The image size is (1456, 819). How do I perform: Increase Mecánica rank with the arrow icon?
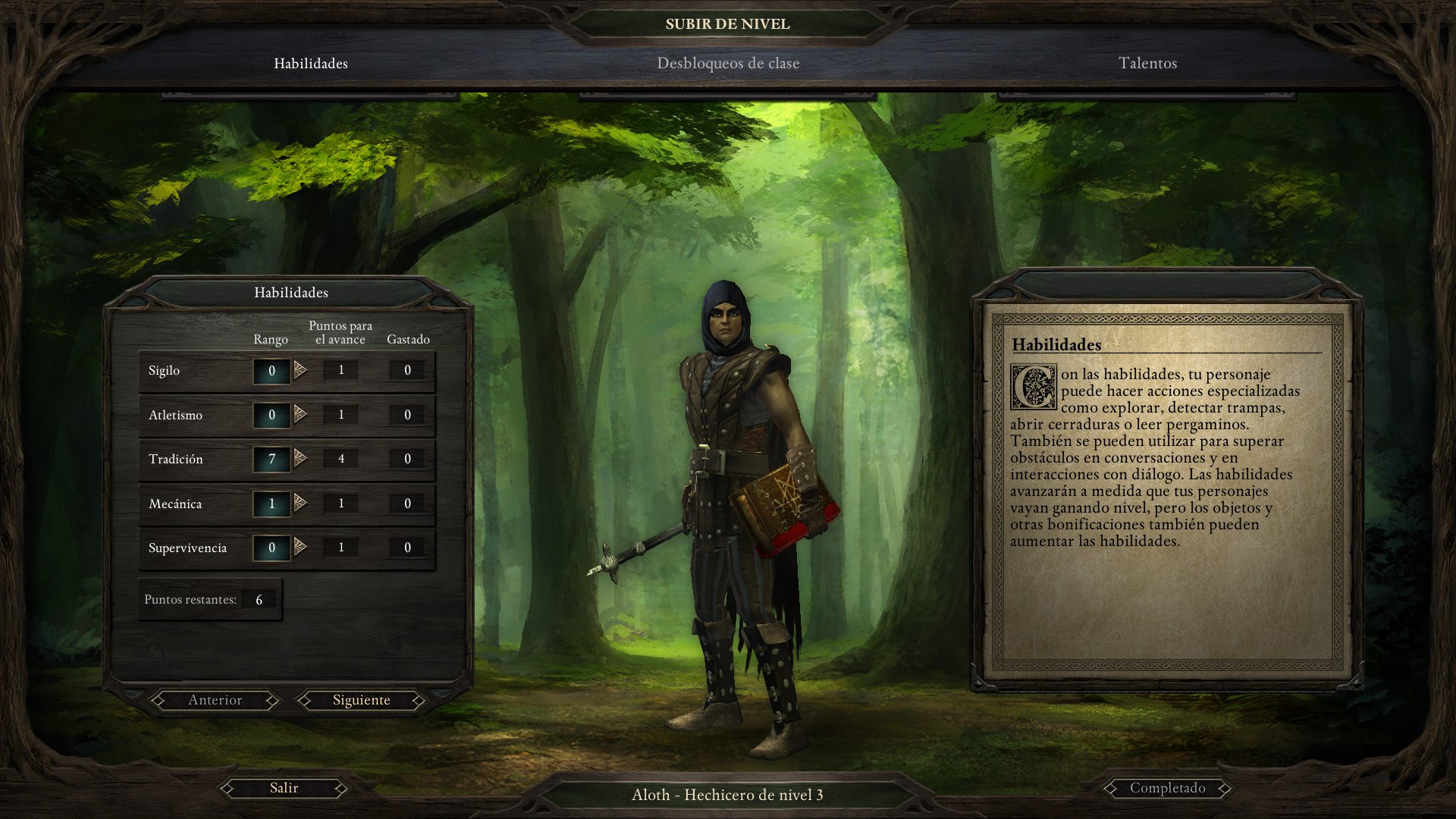302,503
